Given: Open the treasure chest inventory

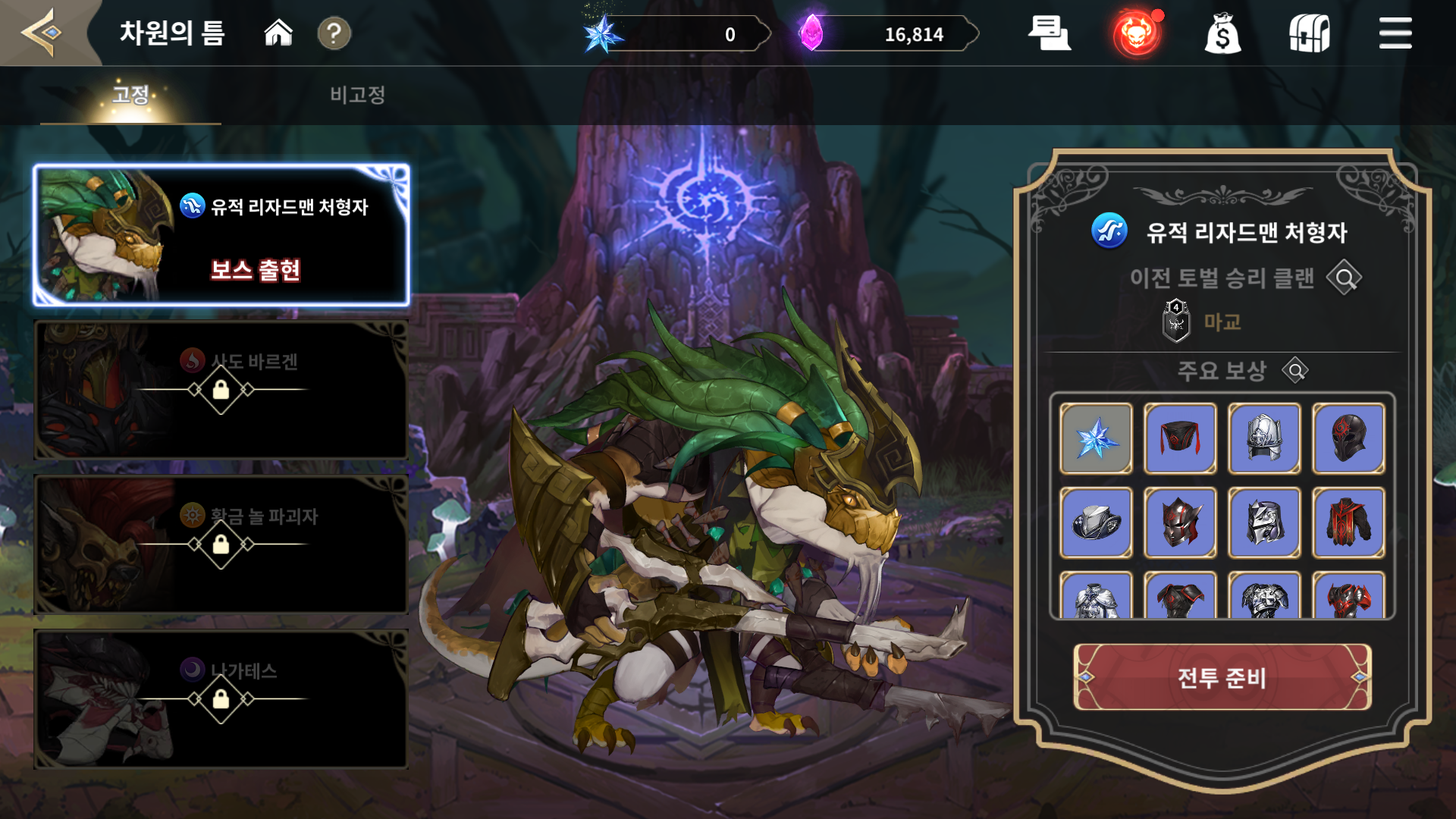Looking at the screenshot, I should (1310, 34).
